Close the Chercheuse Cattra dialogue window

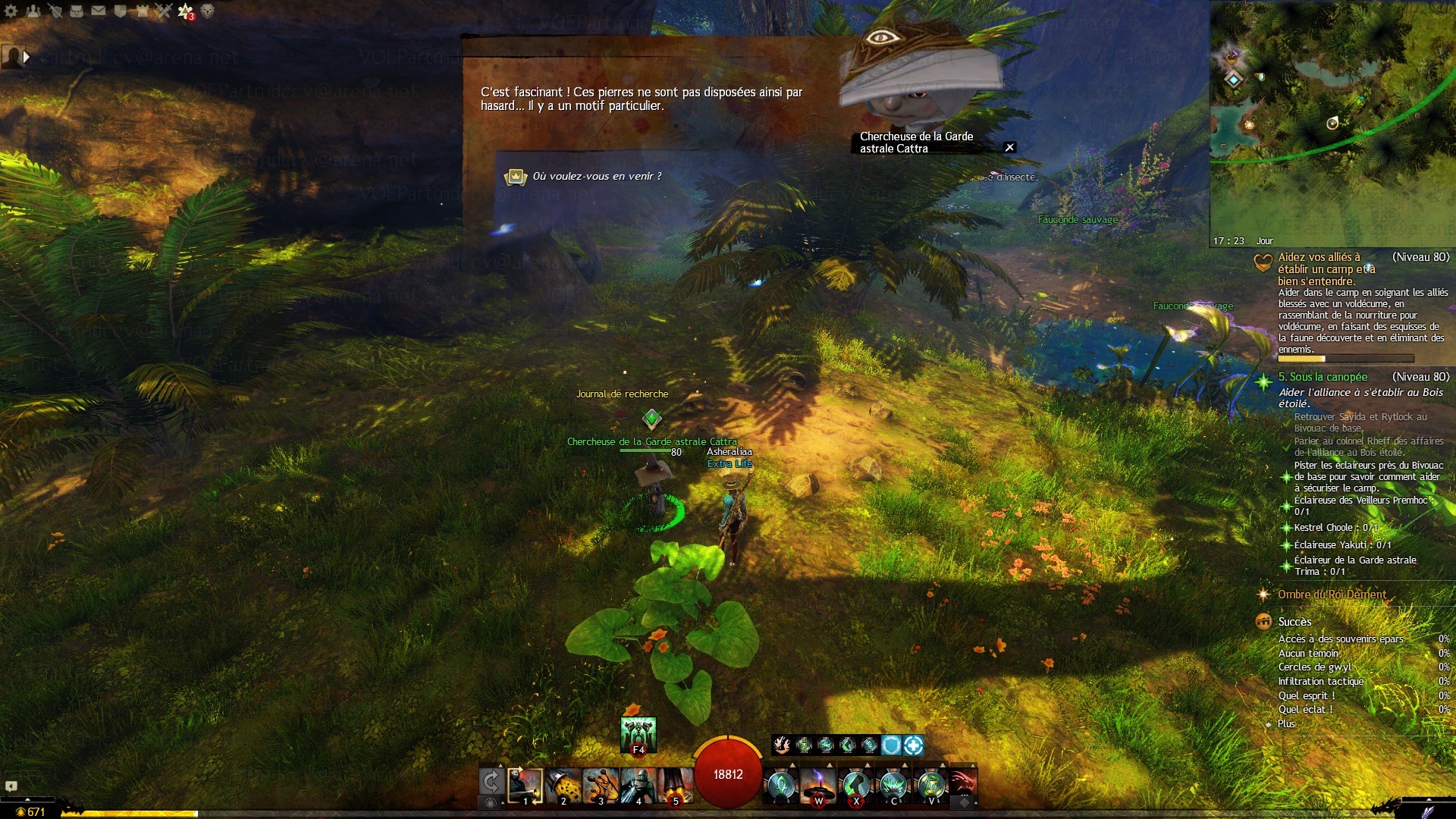point(1009,148)
